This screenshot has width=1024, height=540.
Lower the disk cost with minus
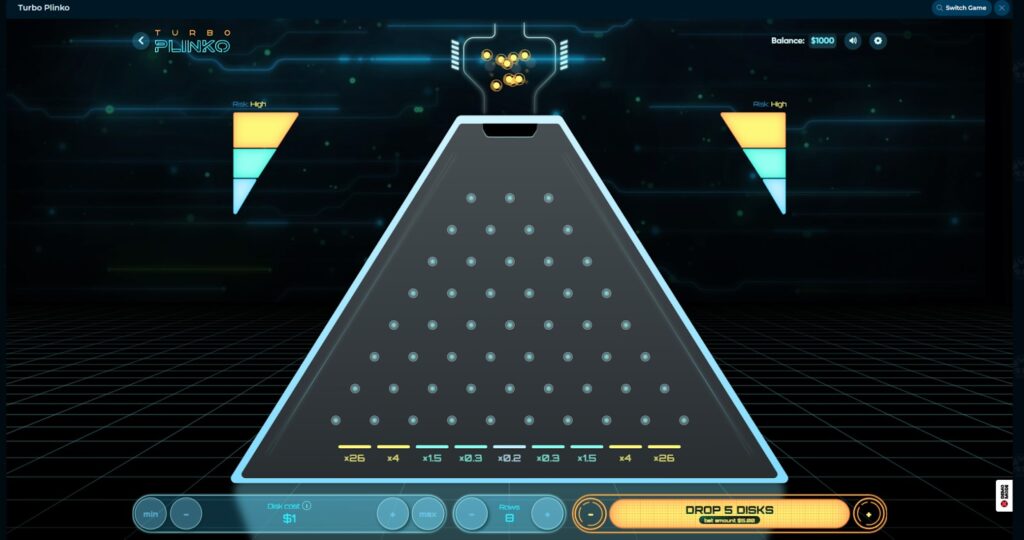tap(185, 514)
